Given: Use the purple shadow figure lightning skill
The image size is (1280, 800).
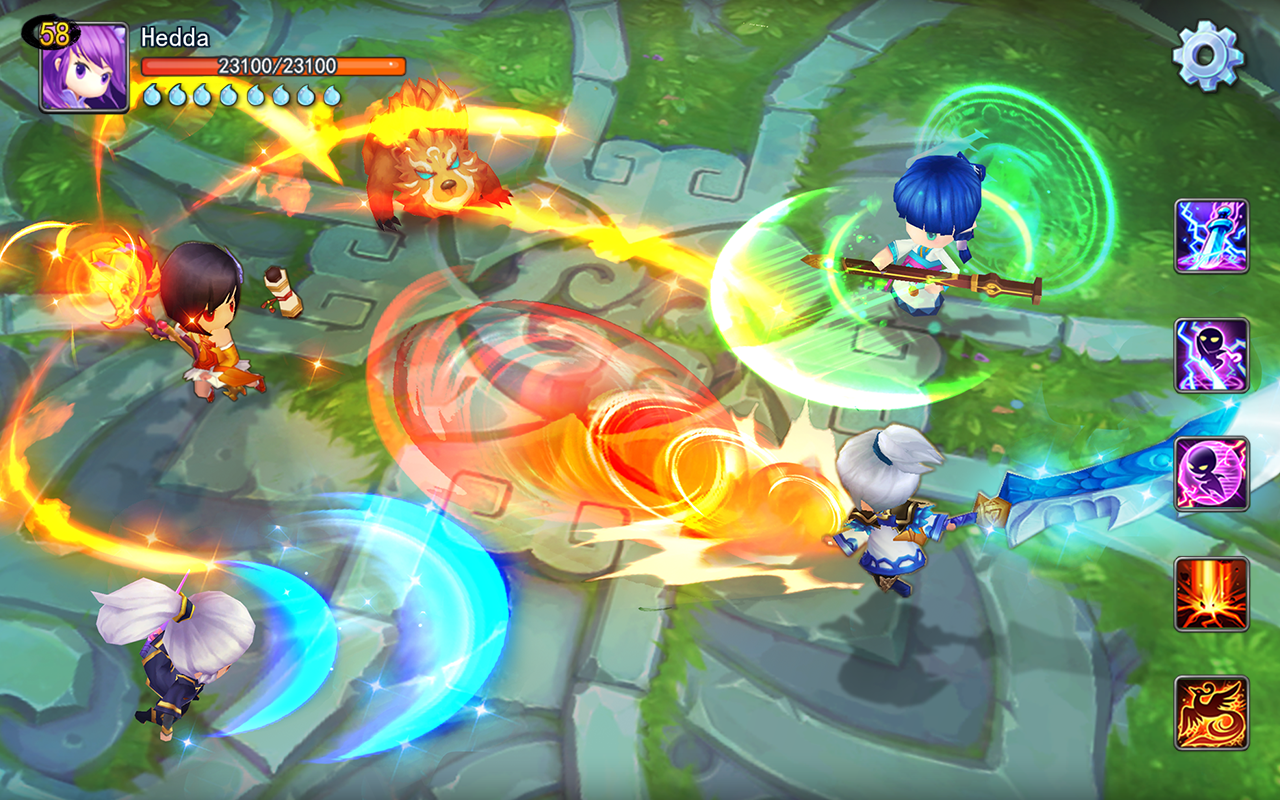Looking at the screenshot, I should [1211, 355].
